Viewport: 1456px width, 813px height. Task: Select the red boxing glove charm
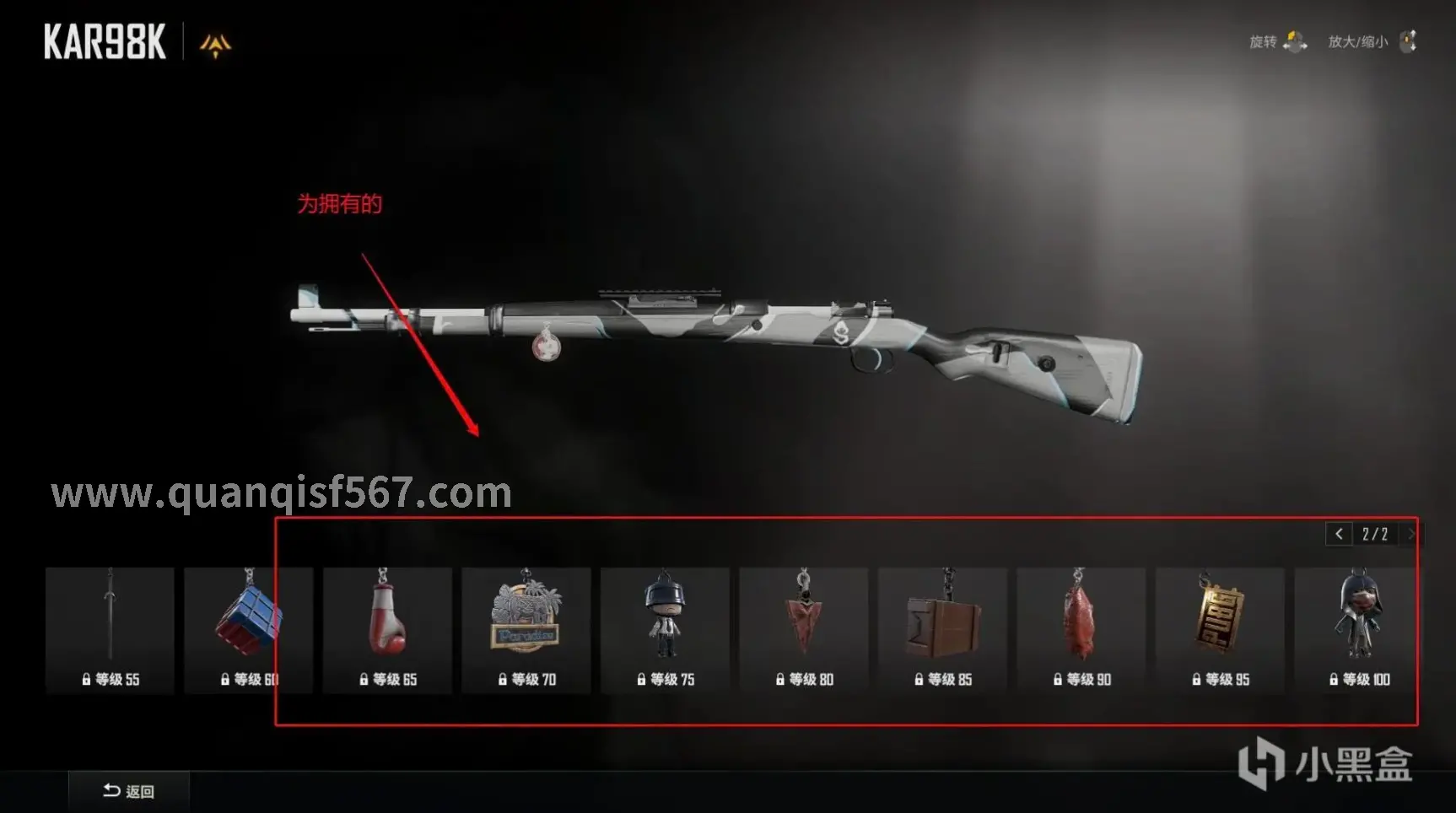[x=387, y=629]
